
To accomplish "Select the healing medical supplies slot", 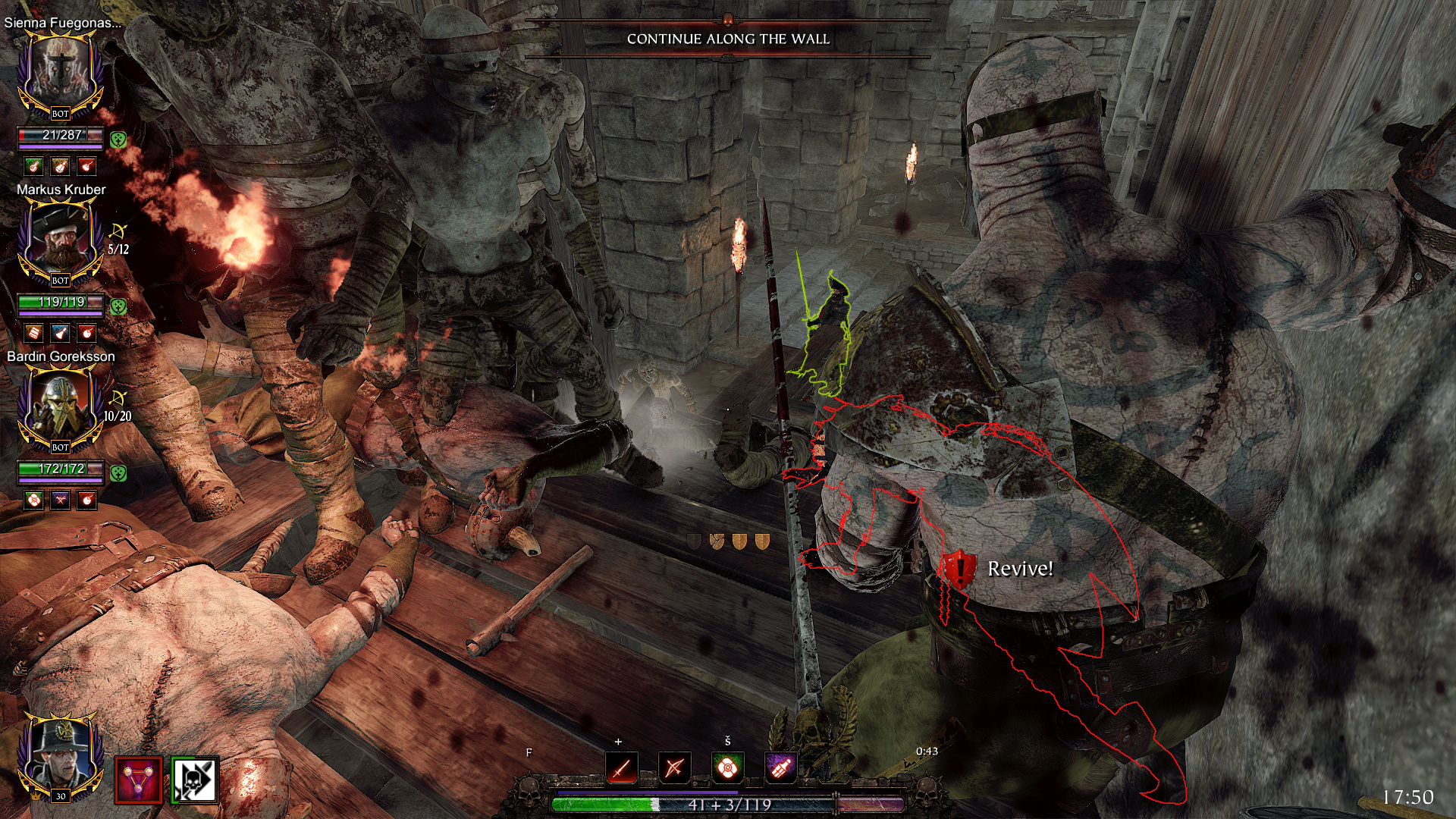I will 727,768.
